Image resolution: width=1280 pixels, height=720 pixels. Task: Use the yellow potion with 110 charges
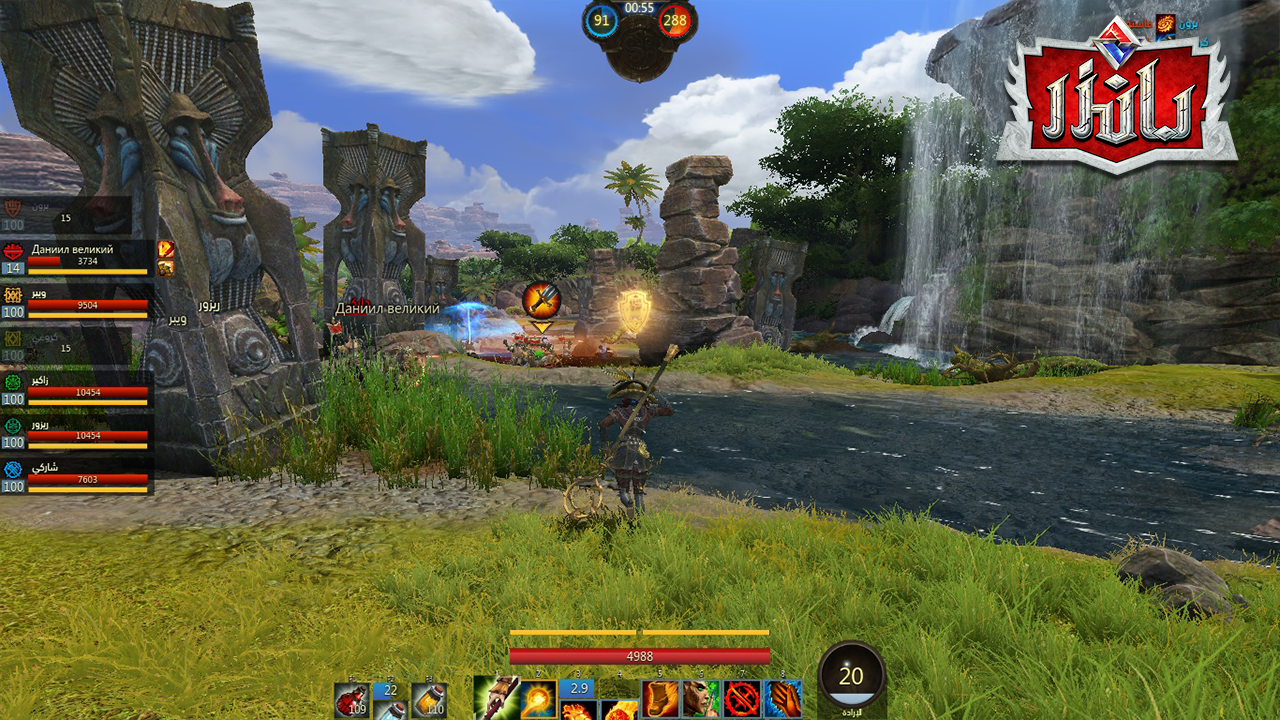coord(429,701)
